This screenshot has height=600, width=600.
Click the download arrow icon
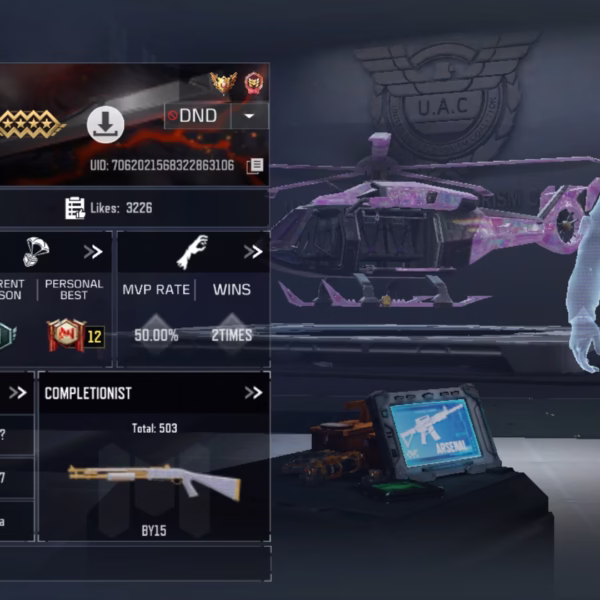(x=105, y=125)
